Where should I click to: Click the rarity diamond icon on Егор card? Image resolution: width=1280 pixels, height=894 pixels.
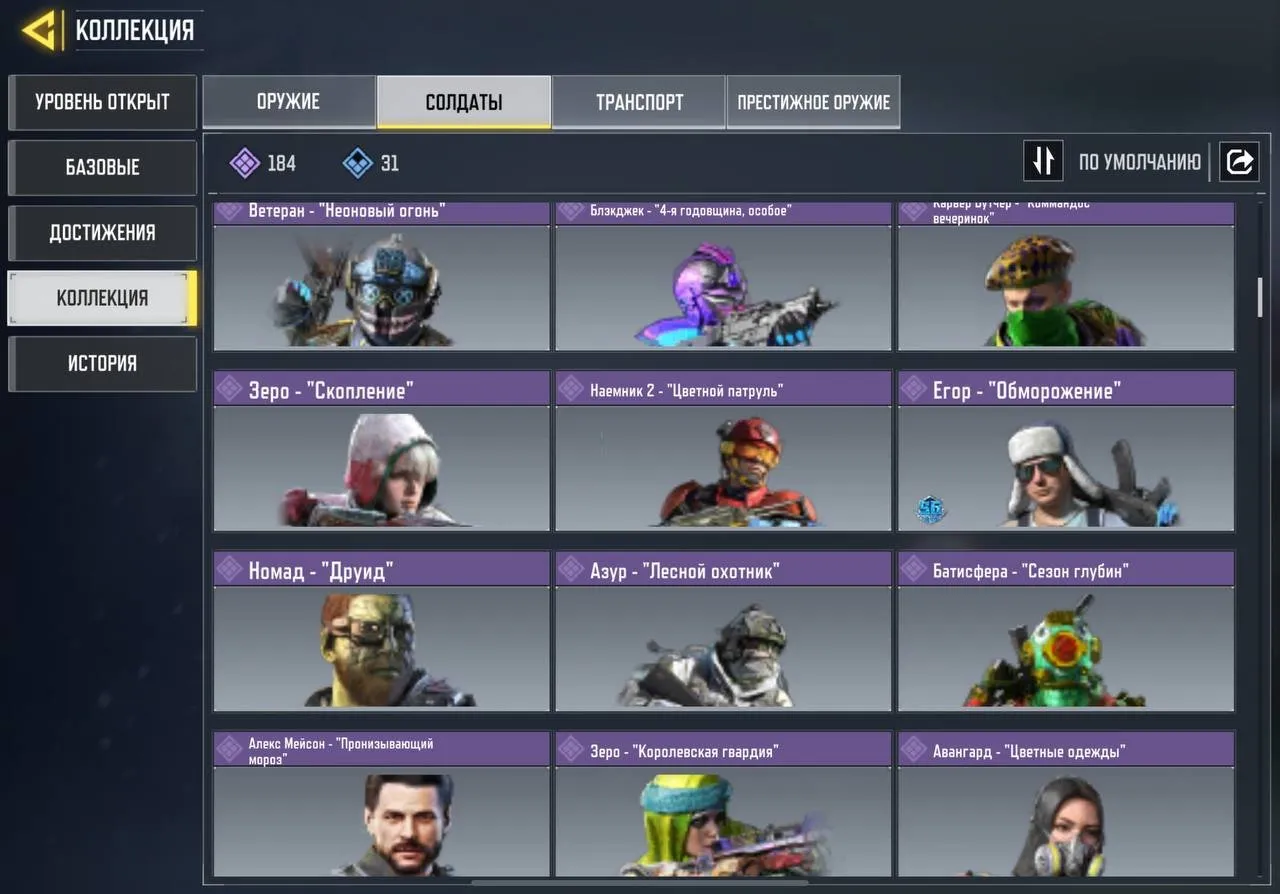click(913, 390)
